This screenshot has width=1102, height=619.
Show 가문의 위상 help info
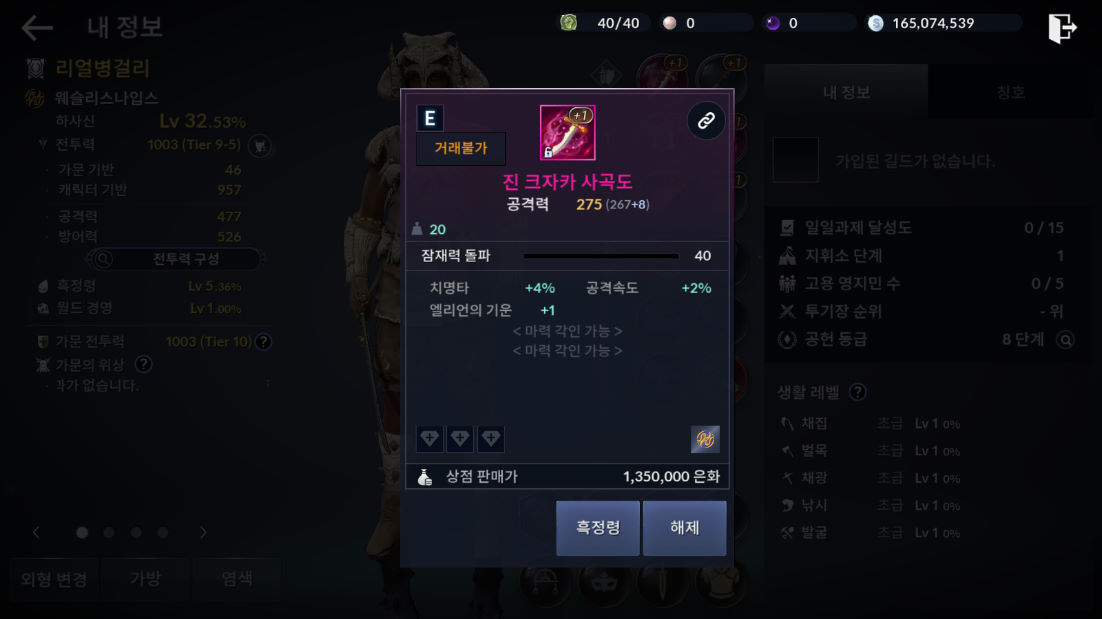click(144, 364)
